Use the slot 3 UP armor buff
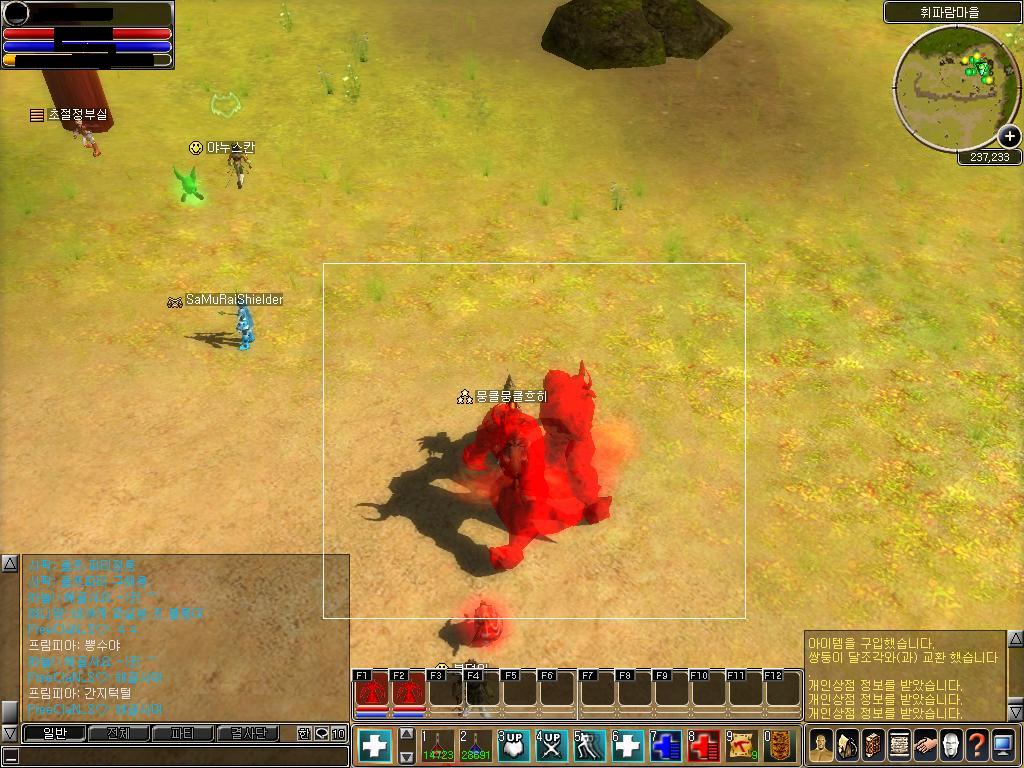The height and width of the screenshot is (768, 1024). pyautogui.click(x=514, y=746)
